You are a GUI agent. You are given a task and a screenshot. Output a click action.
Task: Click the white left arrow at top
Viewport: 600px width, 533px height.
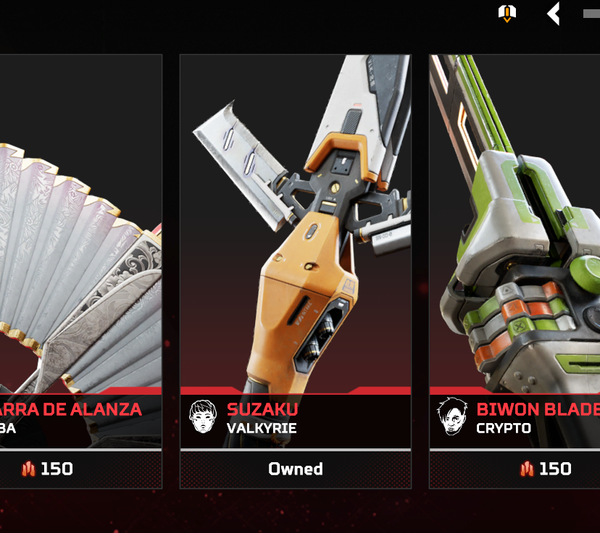pos(553,13)
